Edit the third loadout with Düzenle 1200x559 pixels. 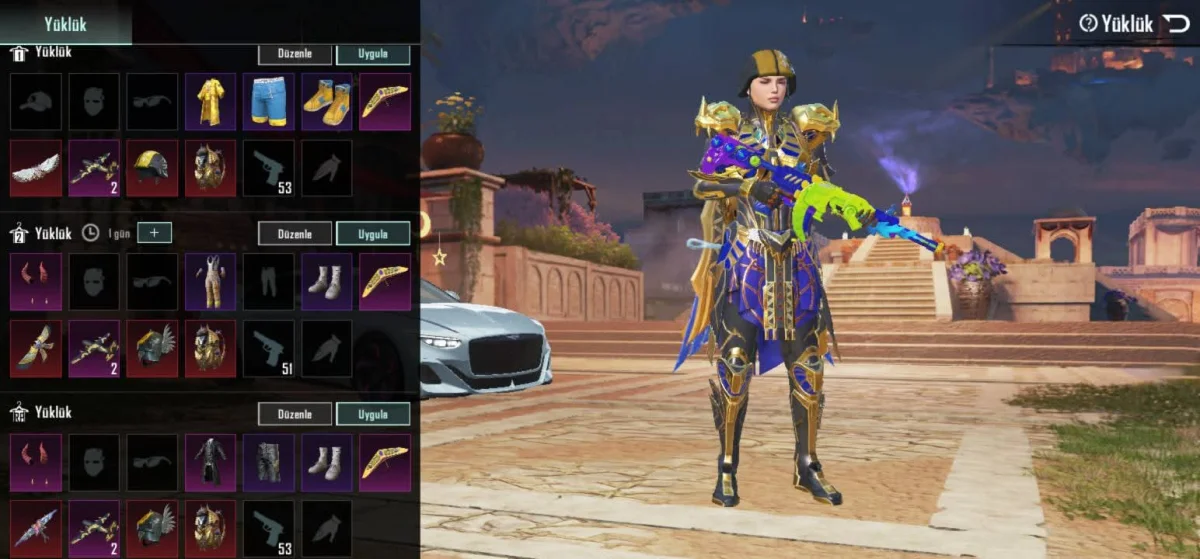[x=295, y=414]
